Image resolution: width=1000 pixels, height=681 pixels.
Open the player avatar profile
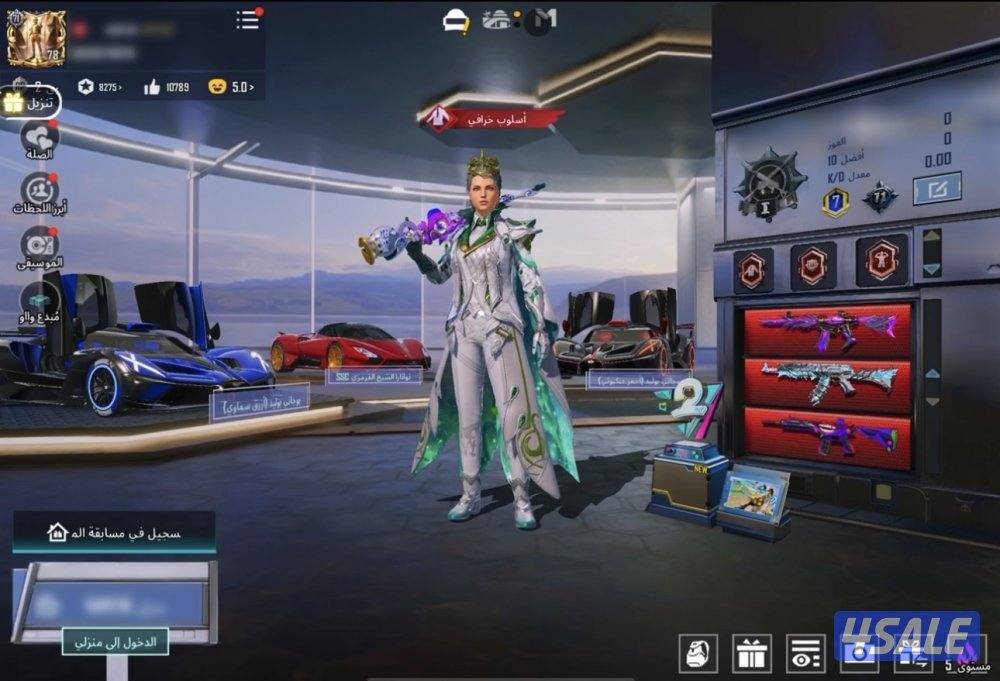click(36, 38)
